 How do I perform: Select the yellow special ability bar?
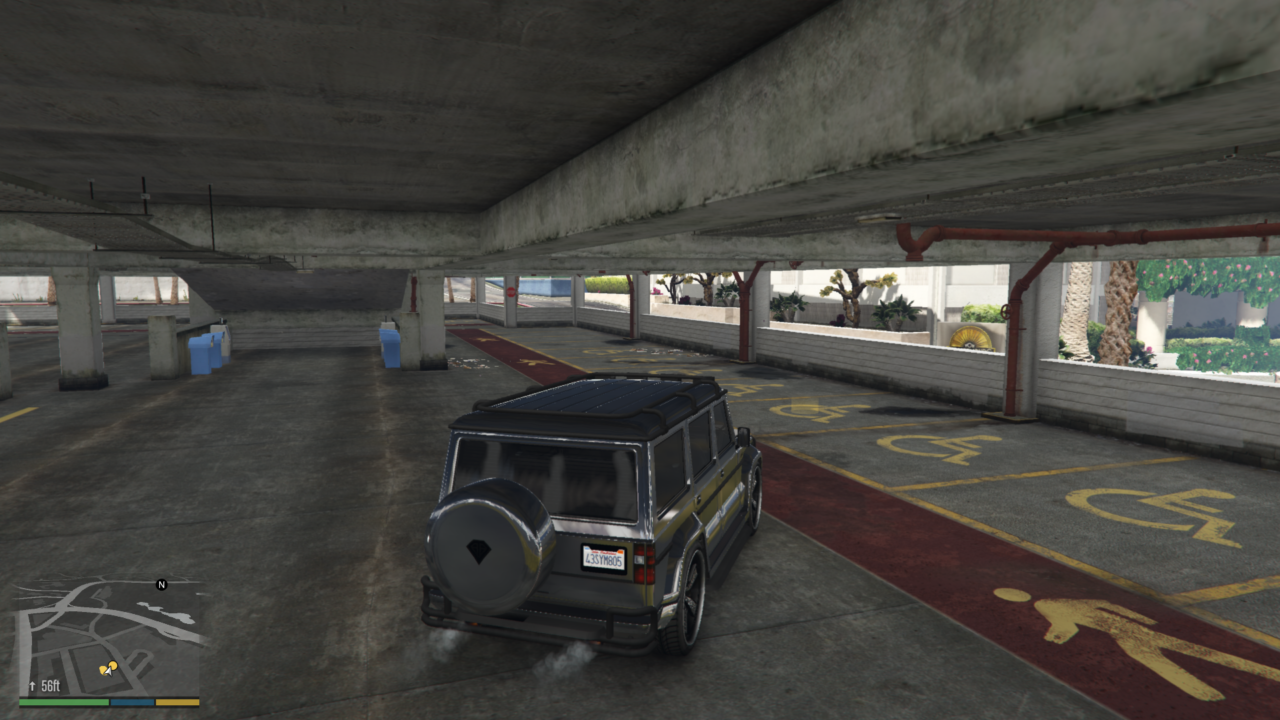coord(178,702)
